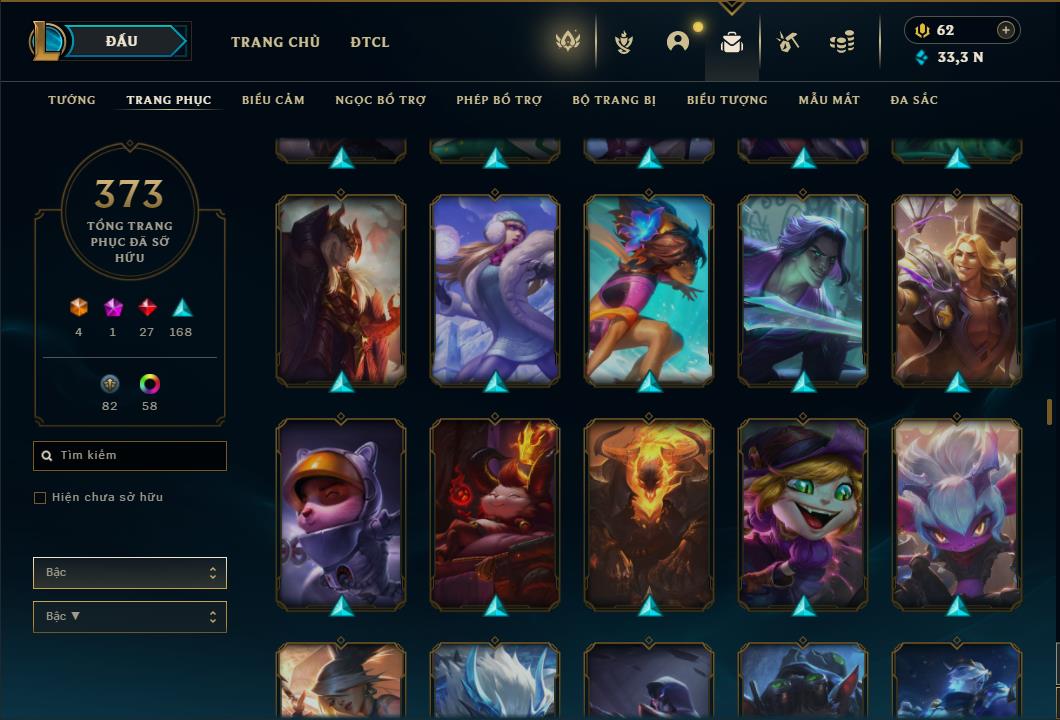1060x720 pixels.
Task: Open the profile icon in top bar
Action: (x=678, y=42)
